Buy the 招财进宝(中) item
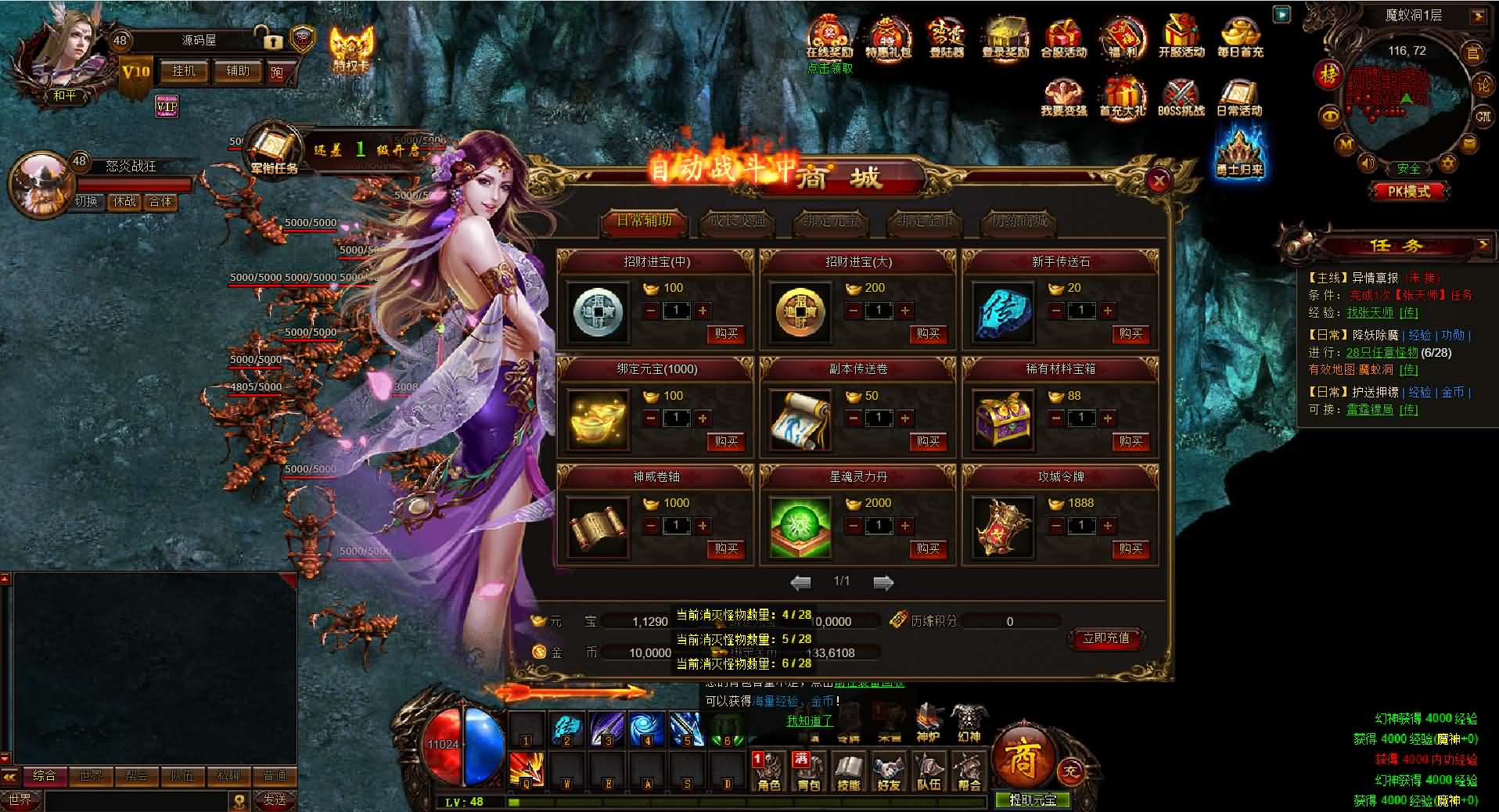Viewport: 1499px width, 812px height. [x=726, y=334]
